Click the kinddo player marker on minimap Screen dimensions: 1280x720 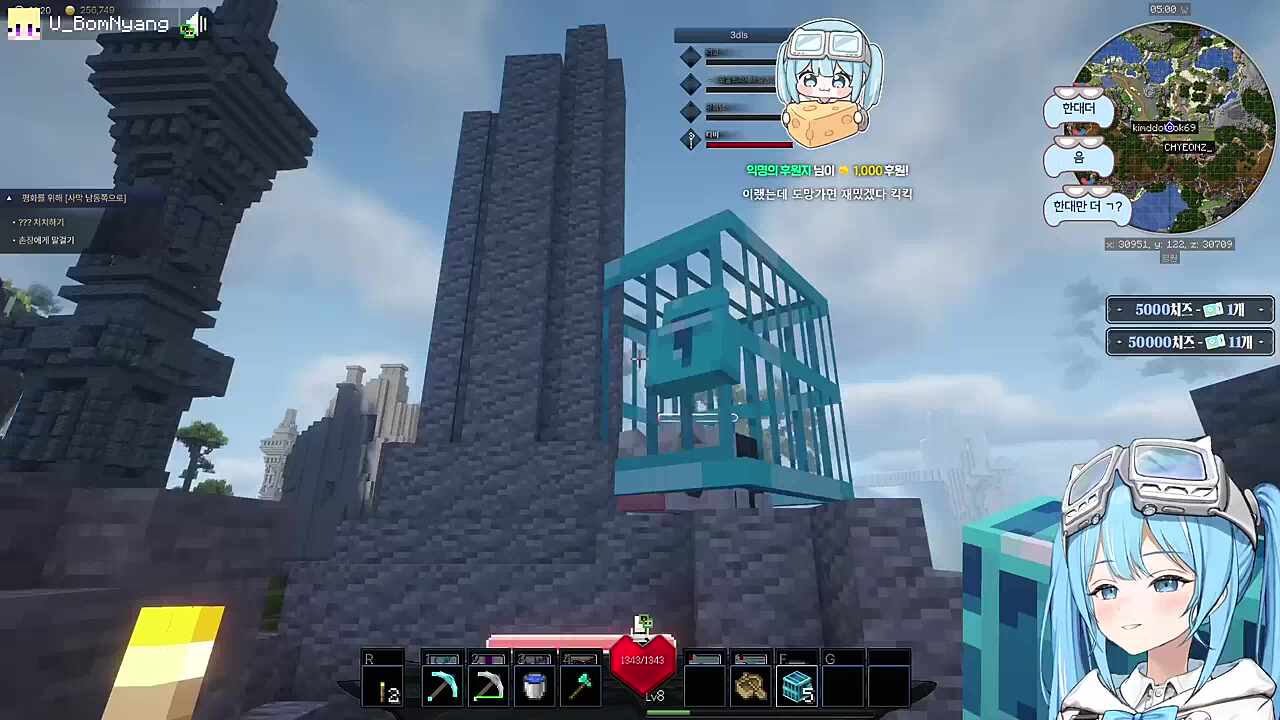coord(1168,128)
